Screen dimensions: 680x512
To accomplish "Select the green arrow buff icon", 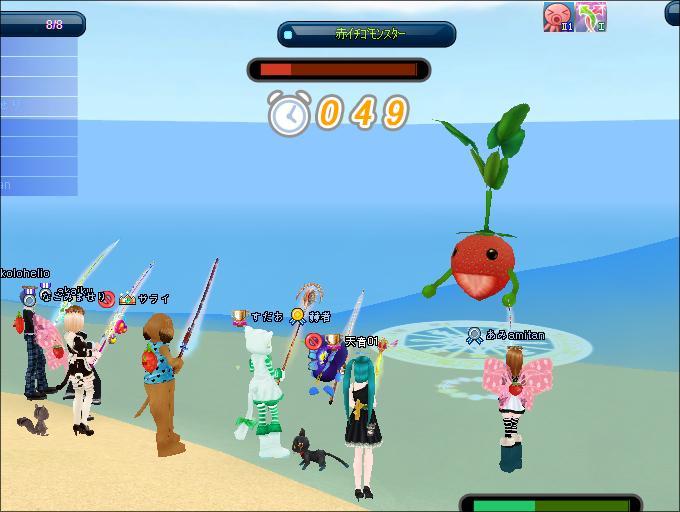I will click(590, 16).
